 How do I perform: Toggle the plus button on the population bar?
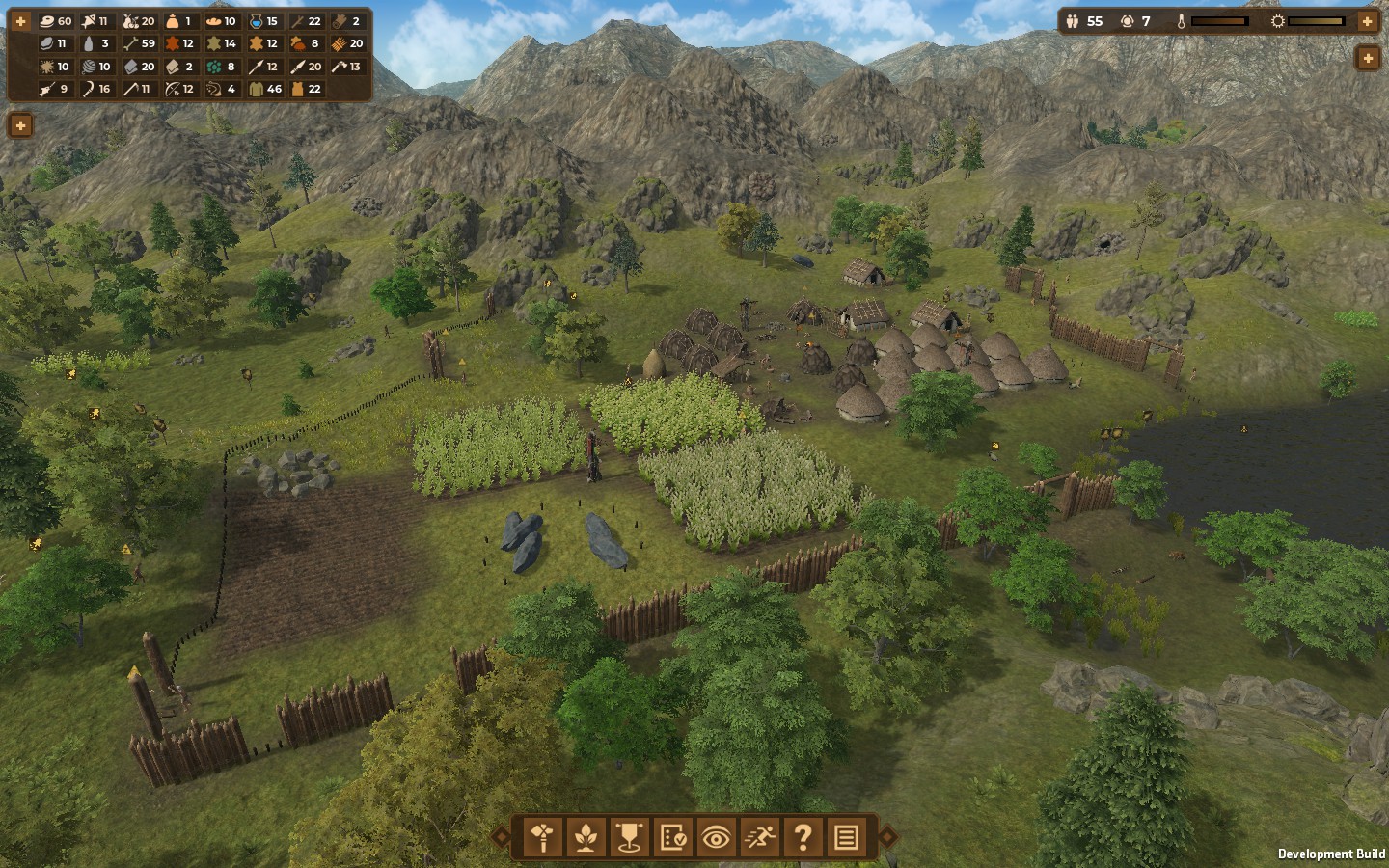coord(1367,21)
